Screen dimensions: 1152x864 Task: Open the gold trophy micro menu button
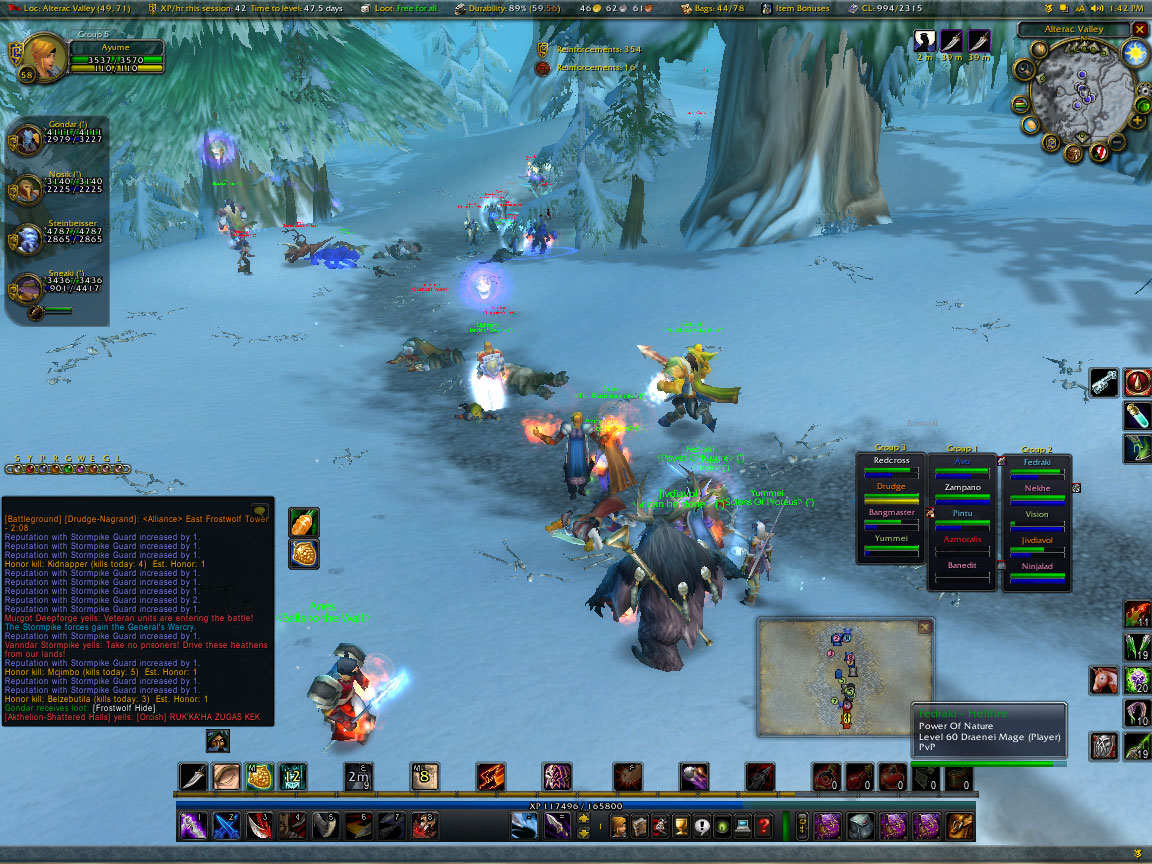click(x=680, y=826)
